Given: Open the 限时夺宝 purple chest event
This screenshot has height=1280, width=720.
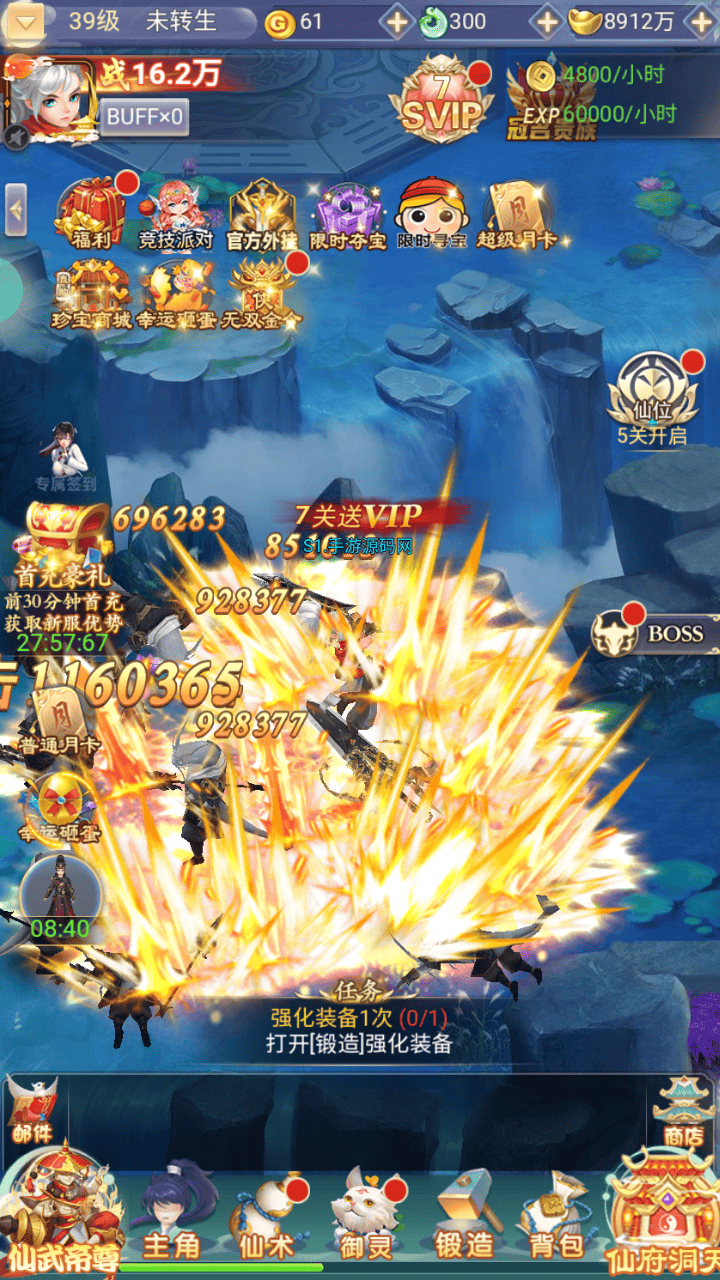Looking at the screenshot, I should [x=347, y=214].
